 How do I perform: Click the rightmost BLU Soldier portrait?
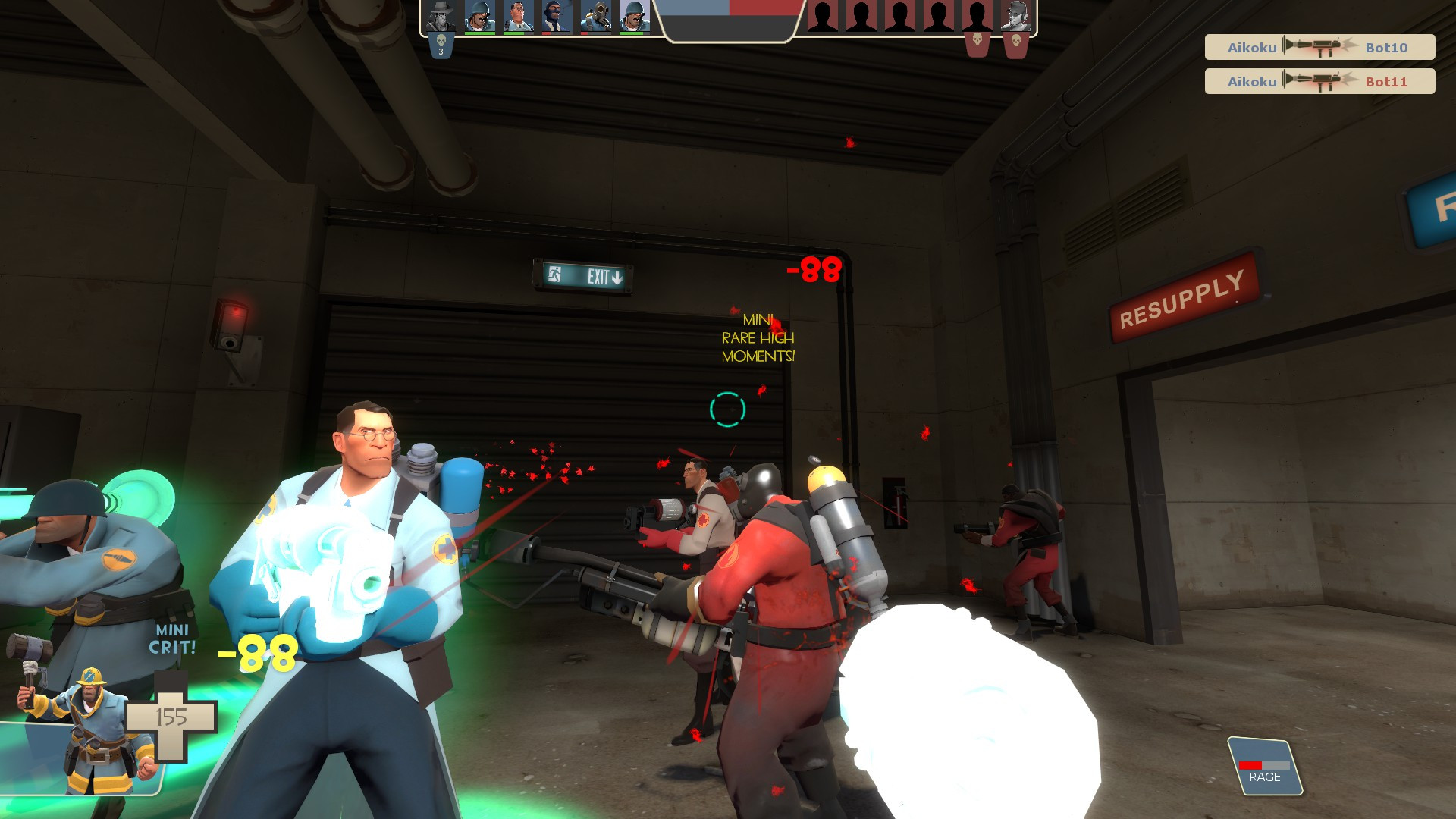(632, 17)
